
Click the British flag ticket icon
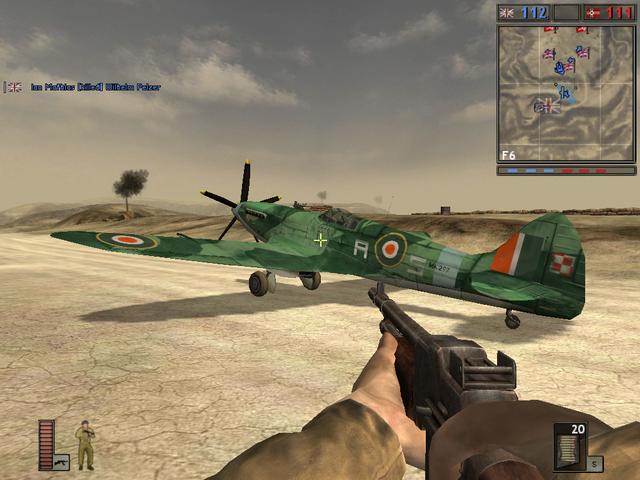(507, 13)
